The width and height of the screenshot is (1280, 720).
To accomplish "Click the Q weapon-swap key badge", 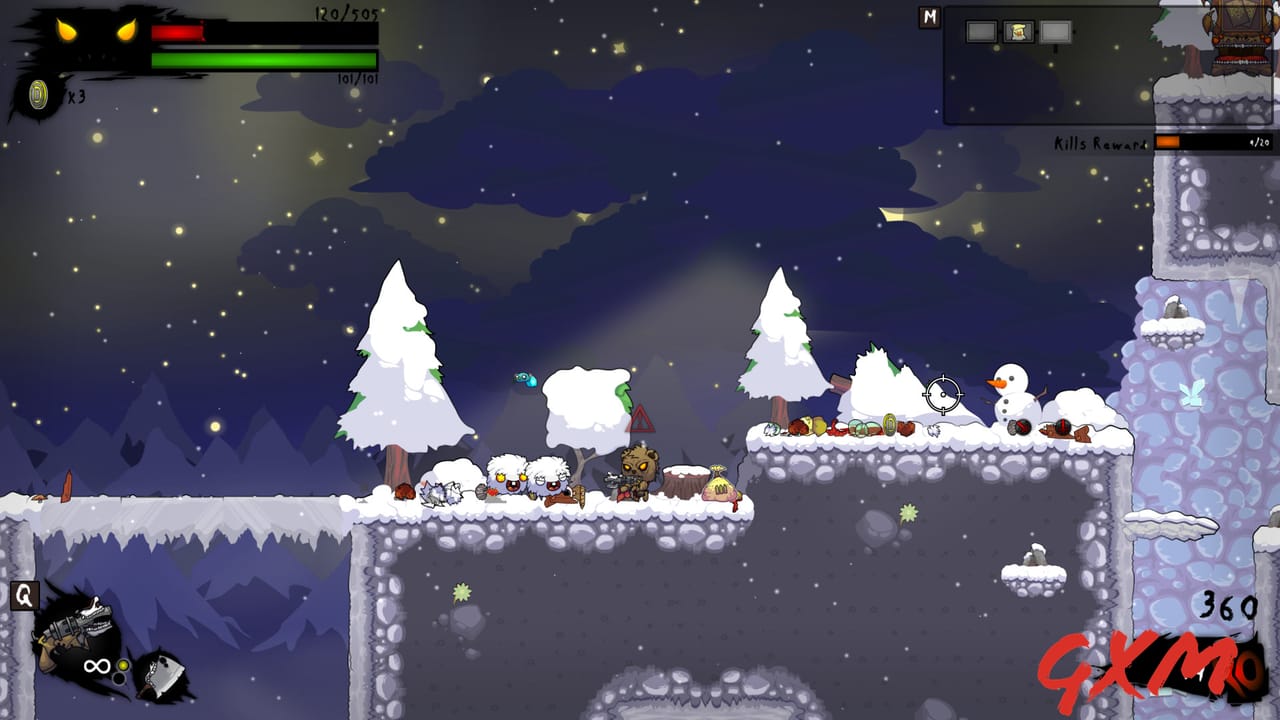I will coord(23,596).
